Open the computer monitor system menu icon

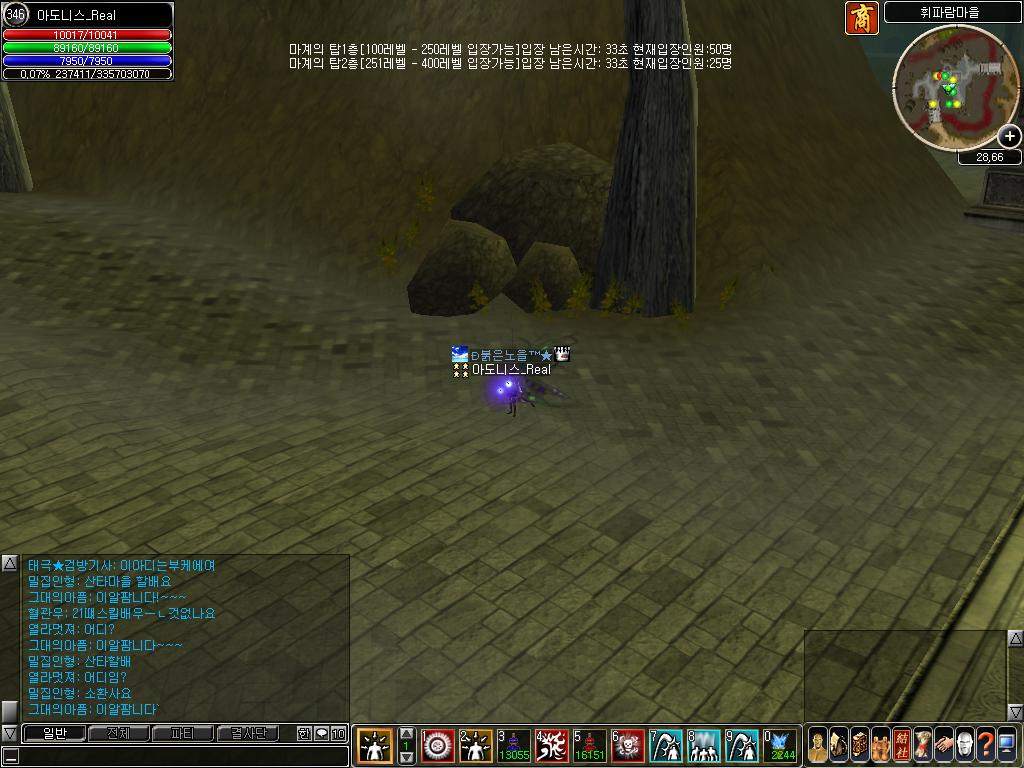point(1006,745)
